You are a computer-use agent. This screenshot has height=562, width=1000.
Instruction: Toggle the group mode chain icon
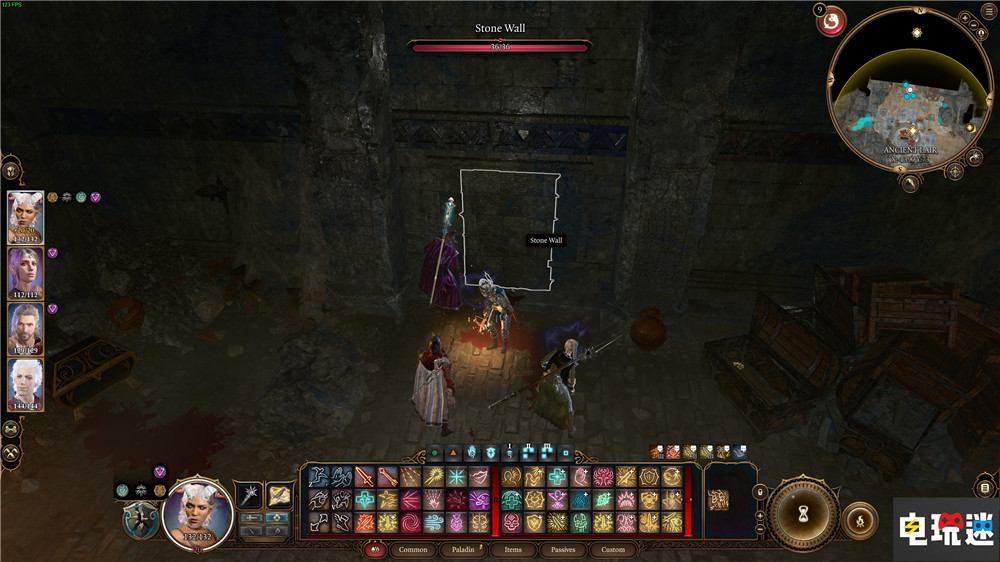(x=13, y=429)
